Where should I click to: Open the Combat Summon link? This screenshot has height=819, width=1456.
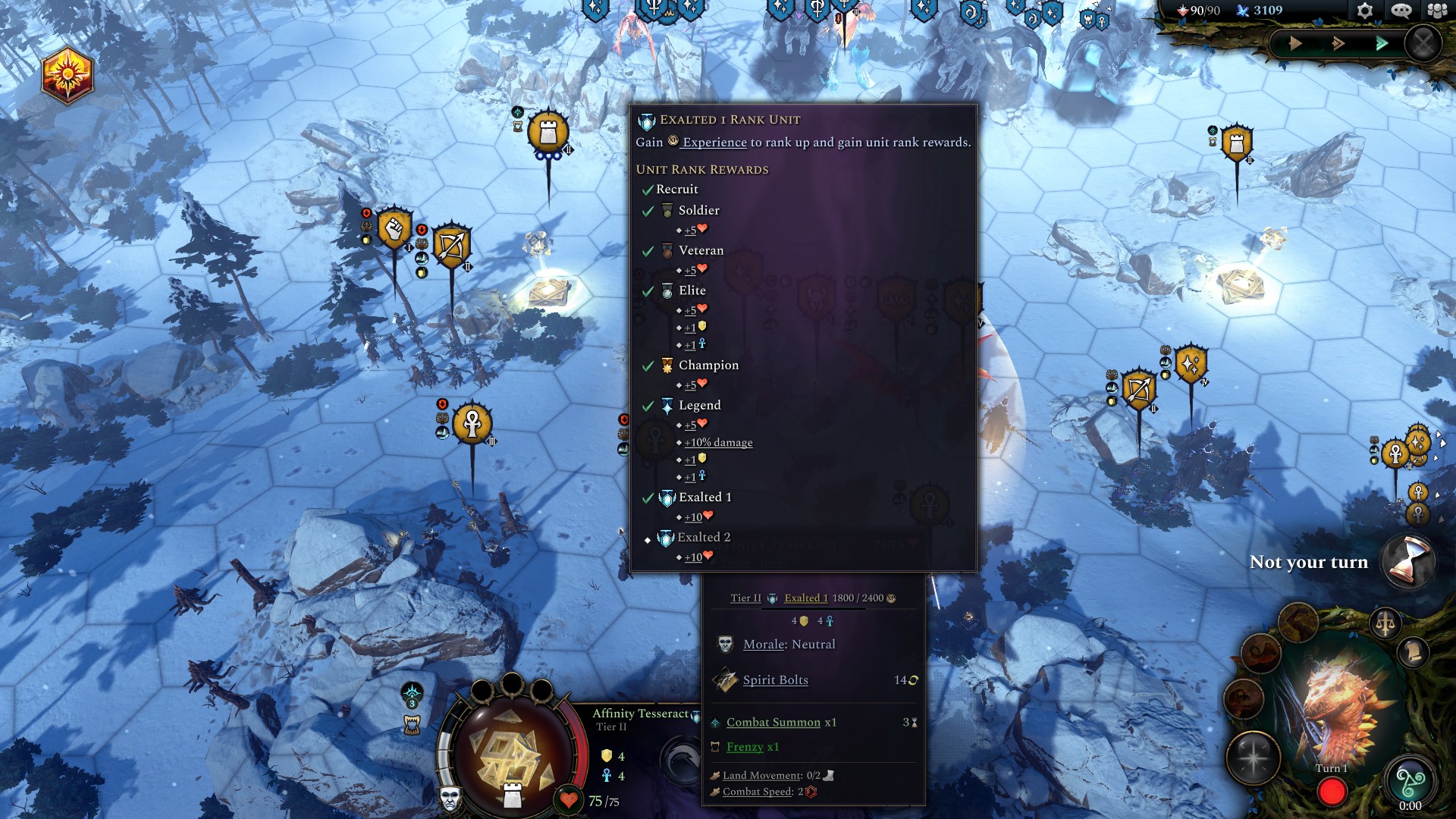coord(773,723)
